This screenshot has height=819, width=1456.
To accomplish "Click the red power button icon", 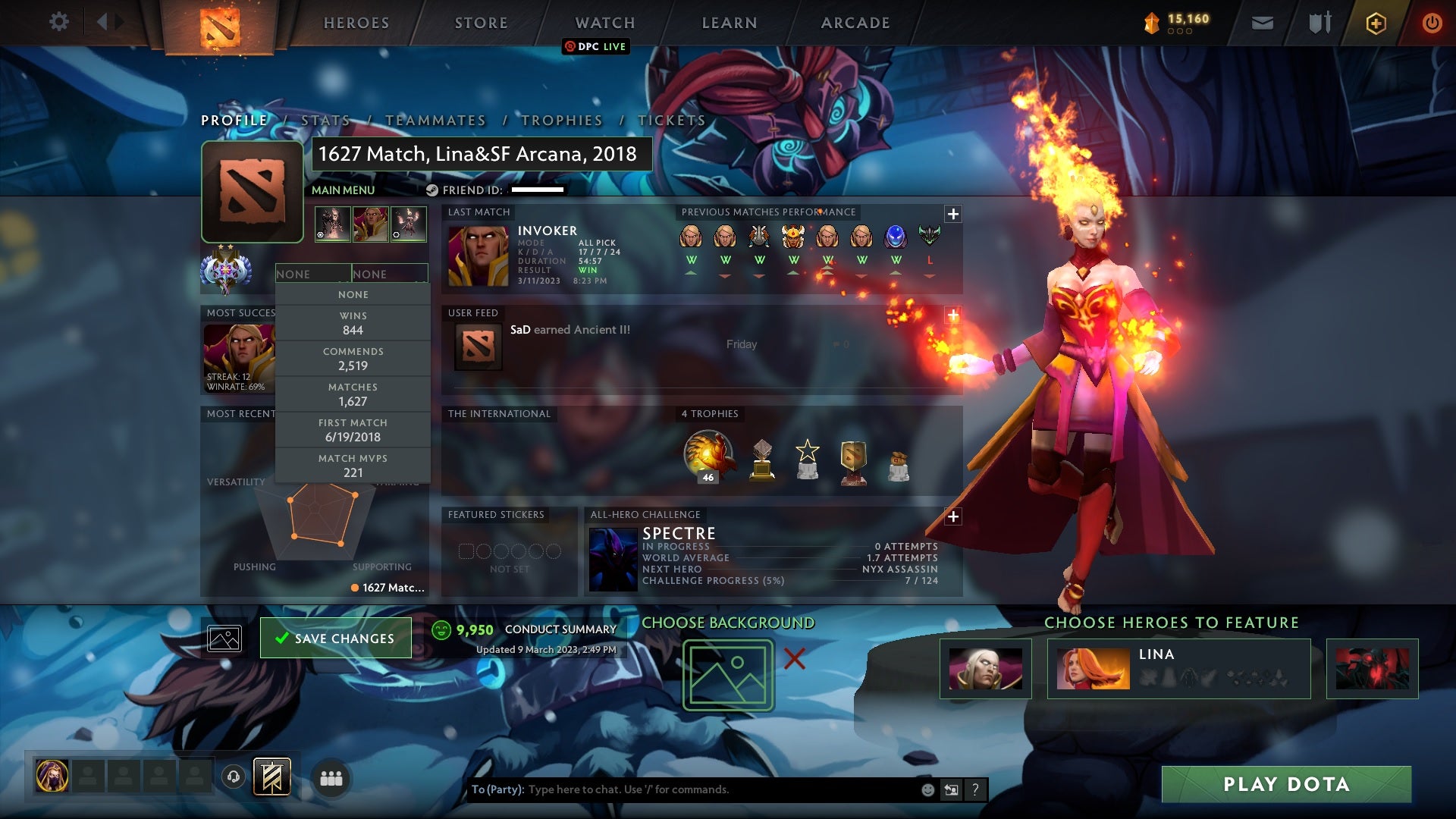I will (x=1432, y=22).
